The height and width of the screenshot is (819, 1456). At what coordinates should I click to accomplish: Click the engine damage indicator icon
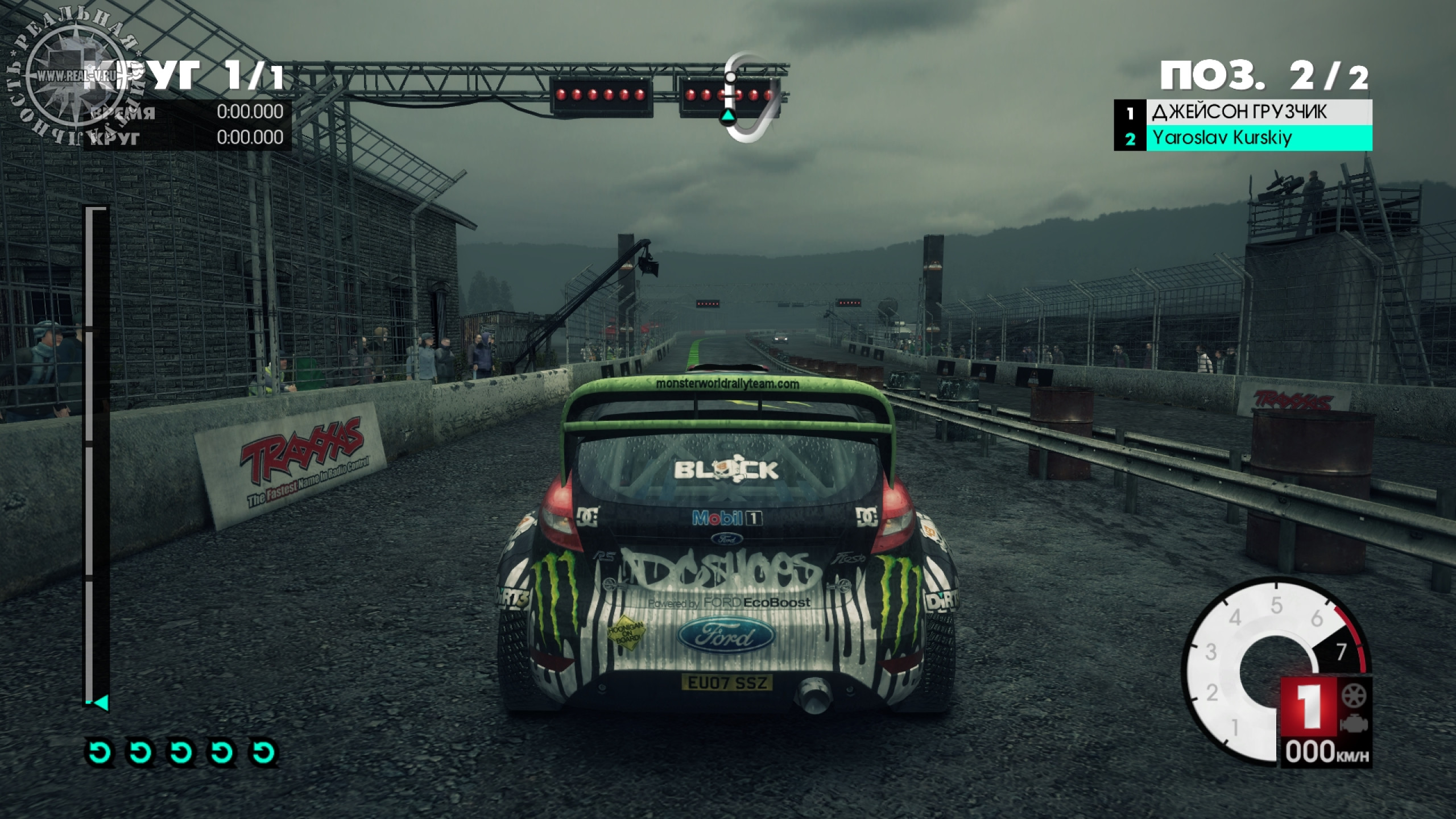tap(1354, 725)
